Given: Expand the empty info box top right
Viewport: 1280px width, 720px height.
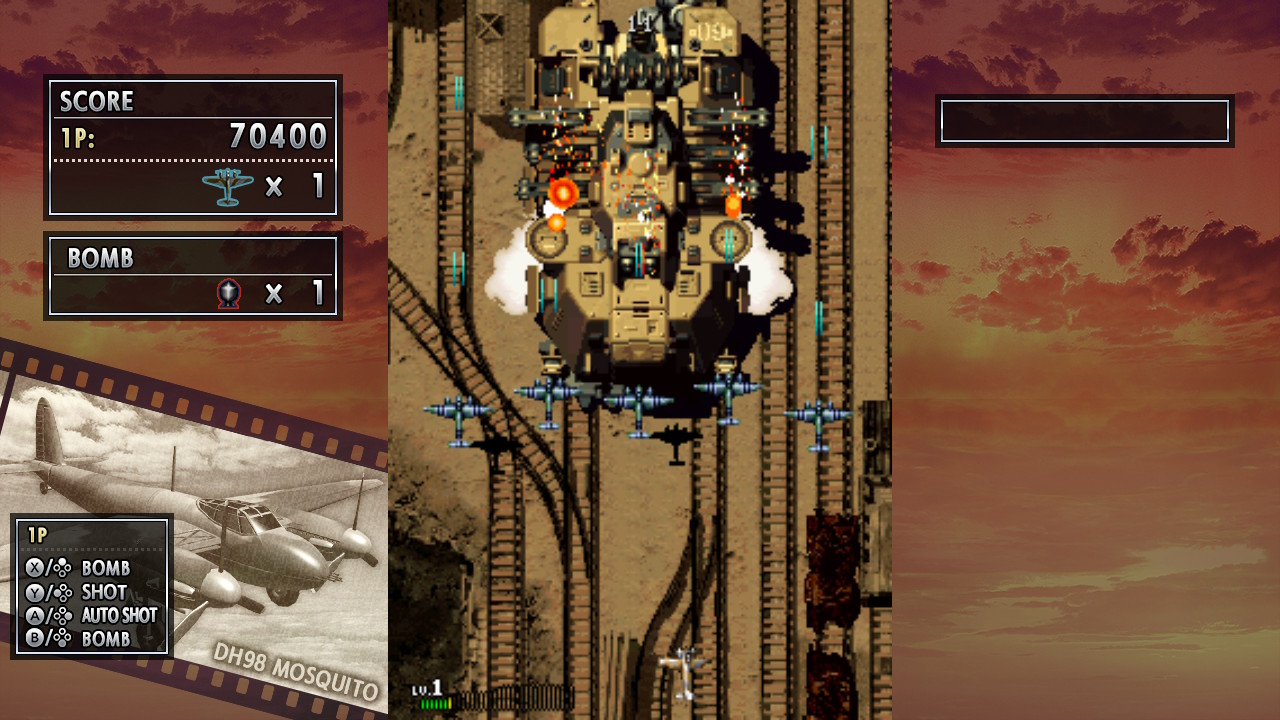Looking at the screenshot, I should [x=1083, y=119].
